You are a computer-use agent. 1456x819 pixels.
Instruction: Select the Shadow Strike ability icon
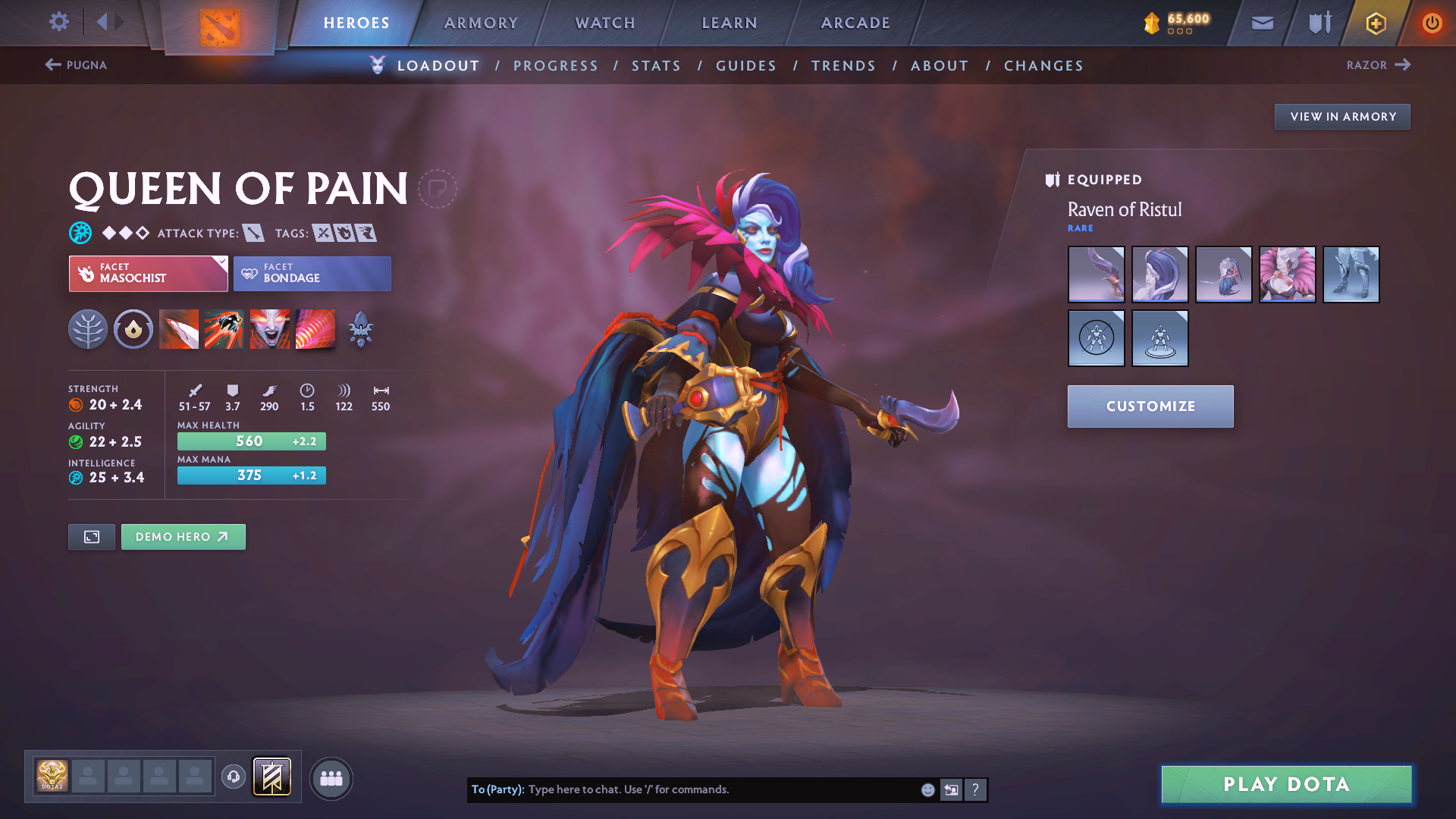tap(179, 329)
